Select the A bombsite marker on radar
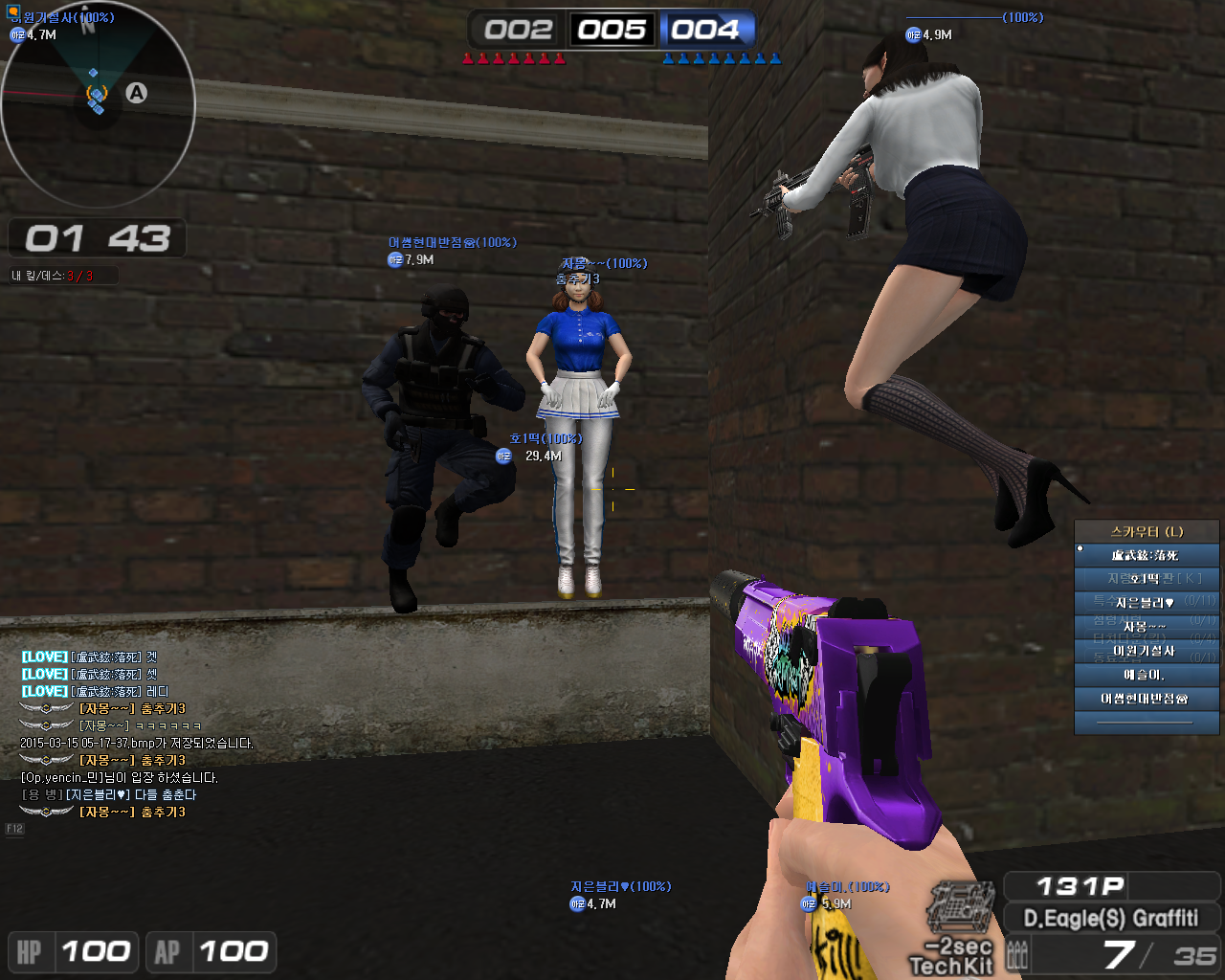1225x980 pixels. pyautogui.click(x=137, y=93)
